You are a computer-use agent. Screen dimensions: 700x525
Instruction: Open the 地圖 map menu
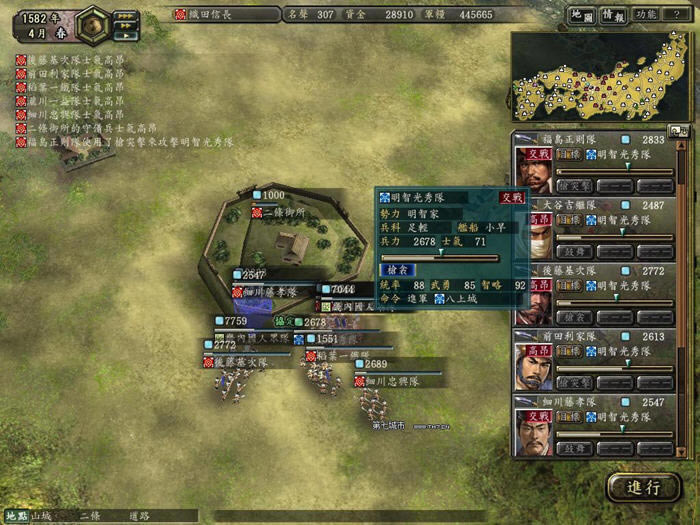(x=583, y=15)
